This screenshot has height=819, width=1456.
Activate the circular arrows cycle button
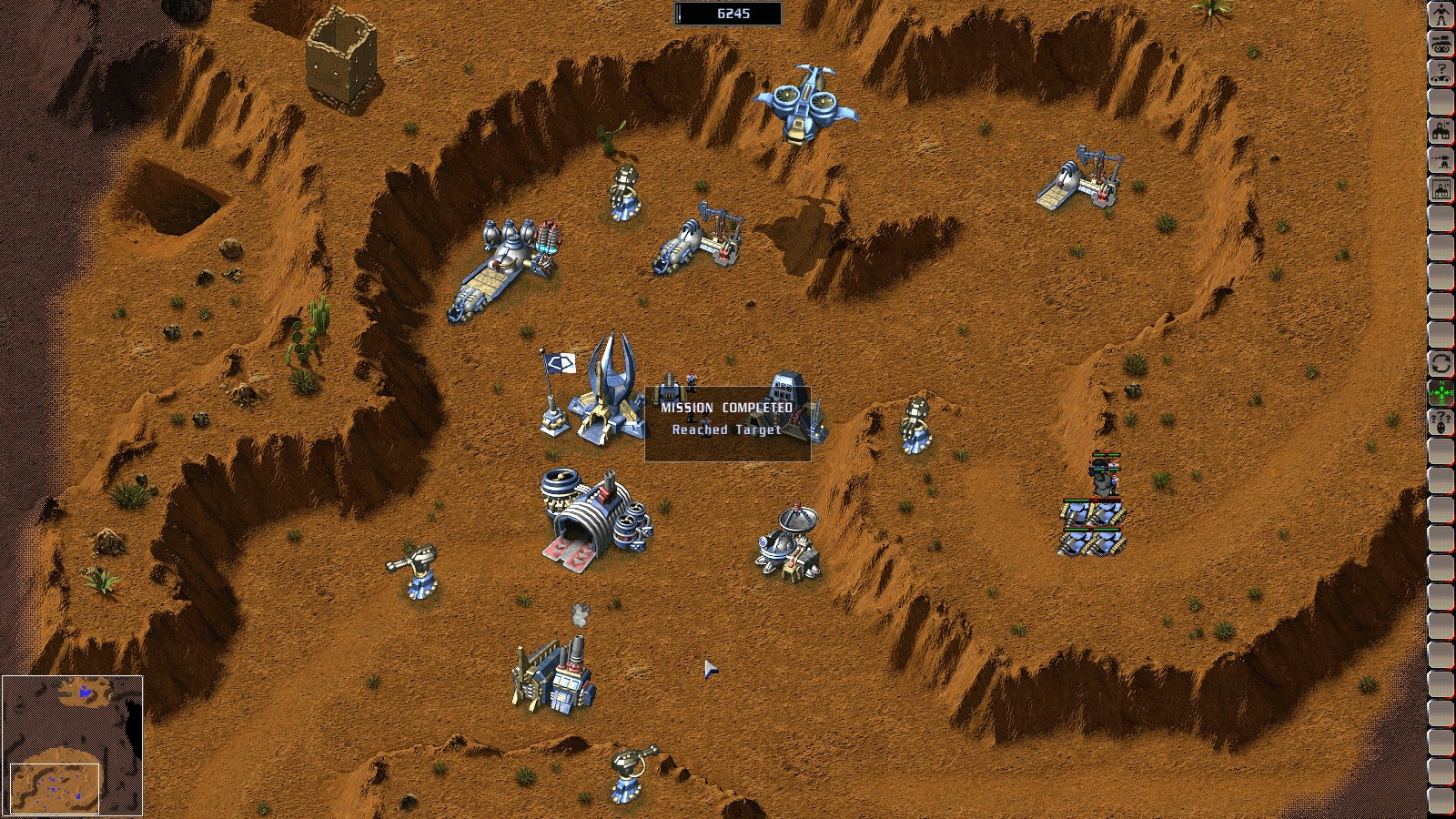[x=1441, y=364]
